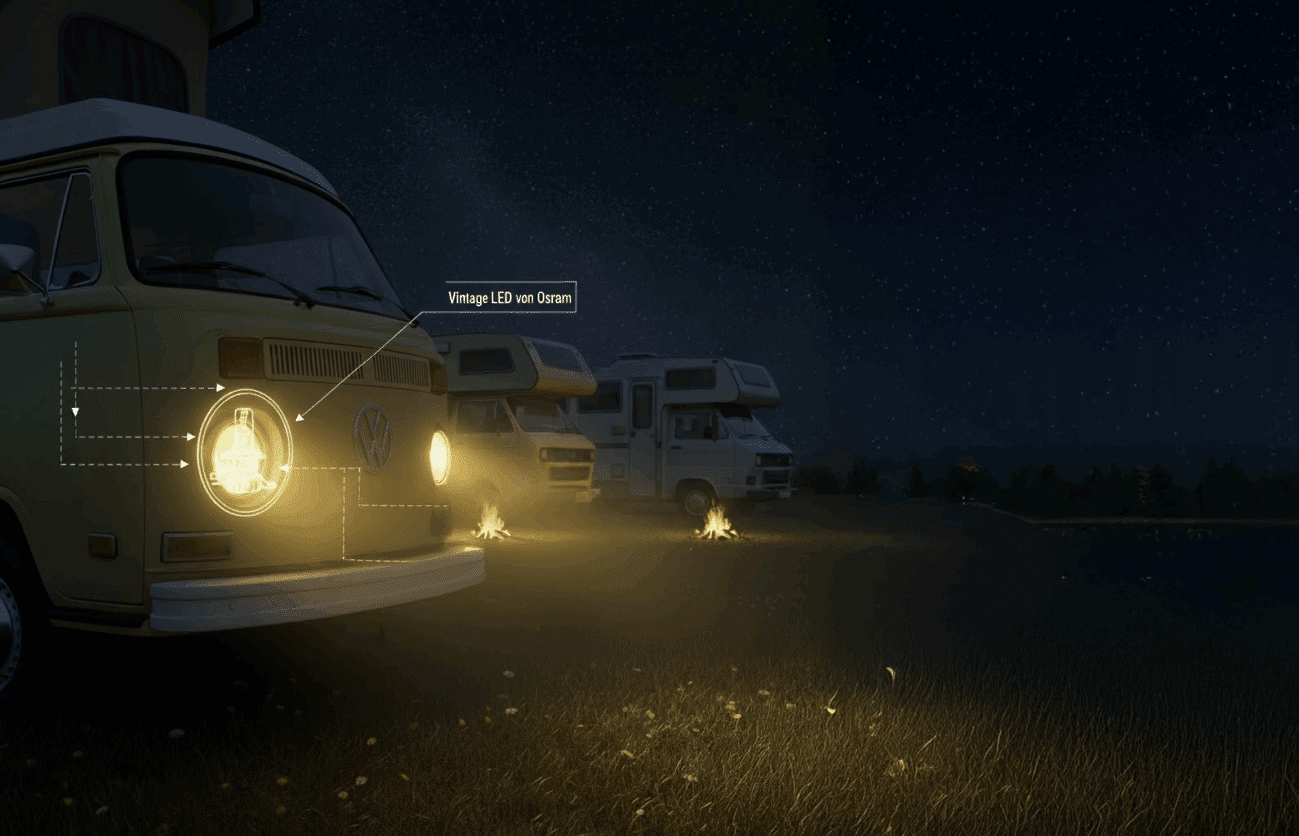The width and height of the screenshot is (1299, 836).
Task: Click the "Vintage LED von Osram" label
Action: click(511, 298)
